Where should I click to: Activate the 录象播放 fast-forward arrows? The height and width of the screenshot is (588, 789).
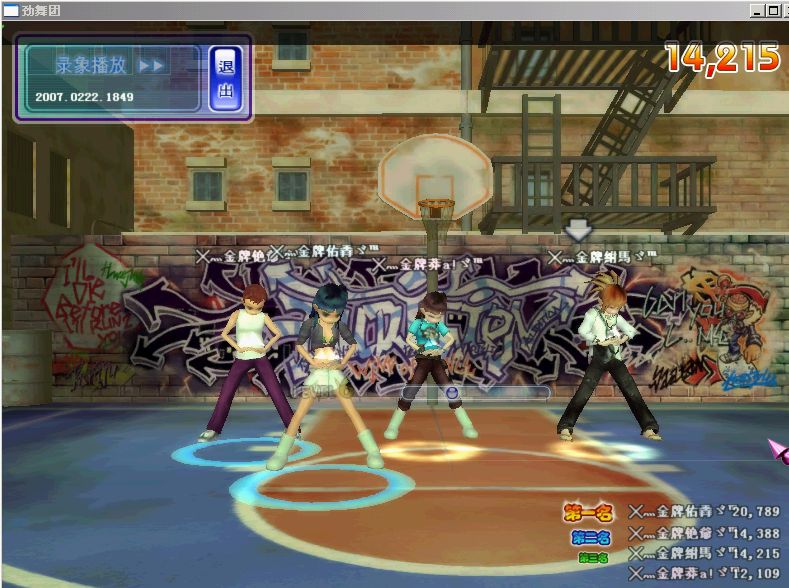(x=151, y=65)
